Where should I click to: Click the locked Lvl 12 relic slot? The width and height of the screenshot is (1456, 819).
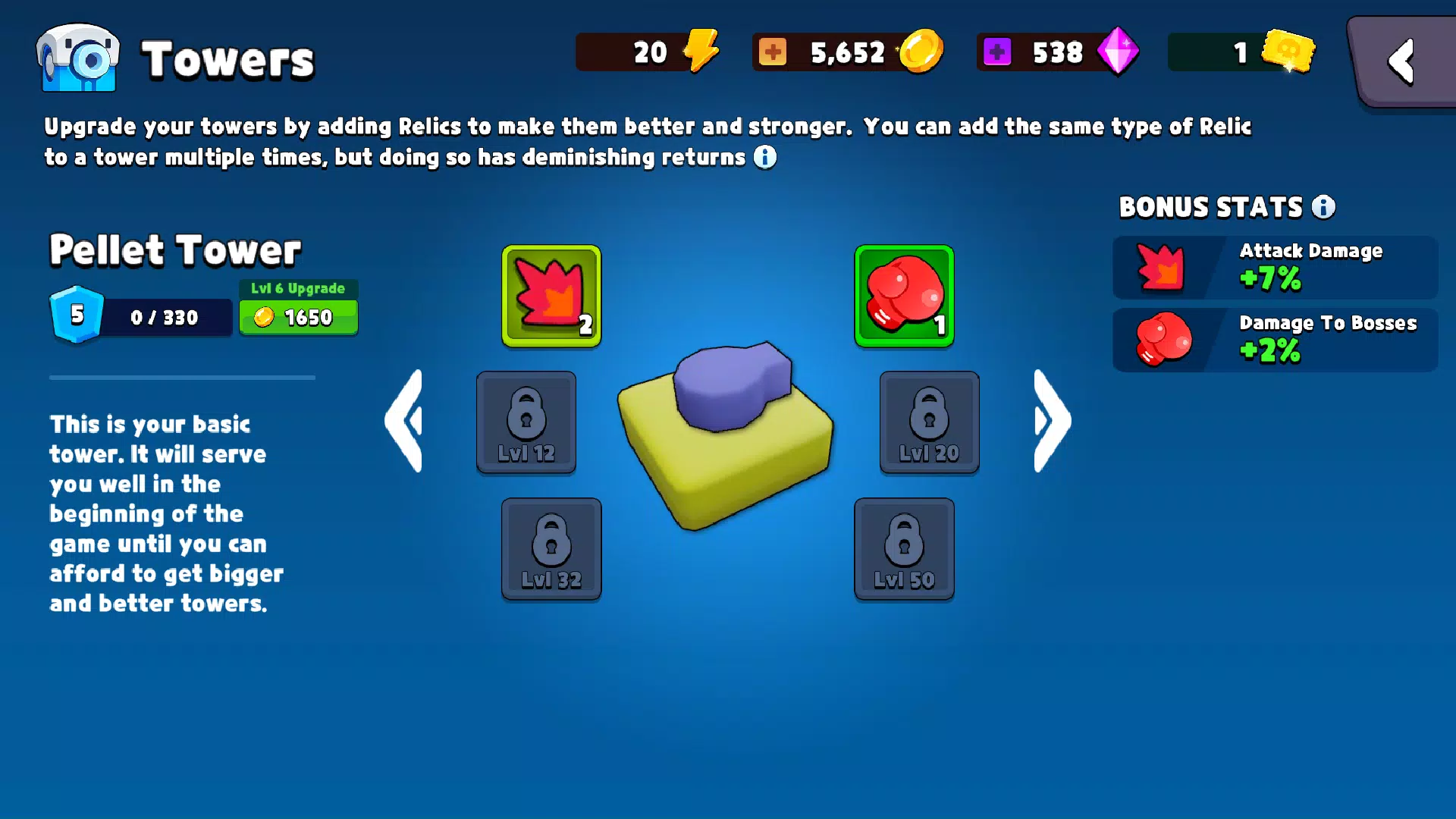[526, 422]
